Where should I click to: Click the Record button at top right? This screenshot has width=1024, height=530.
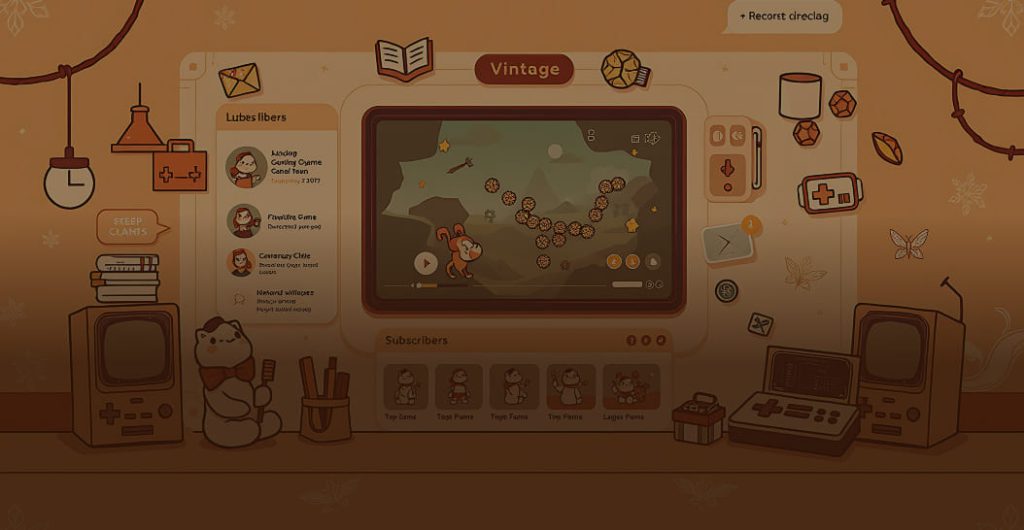point(782,17)
